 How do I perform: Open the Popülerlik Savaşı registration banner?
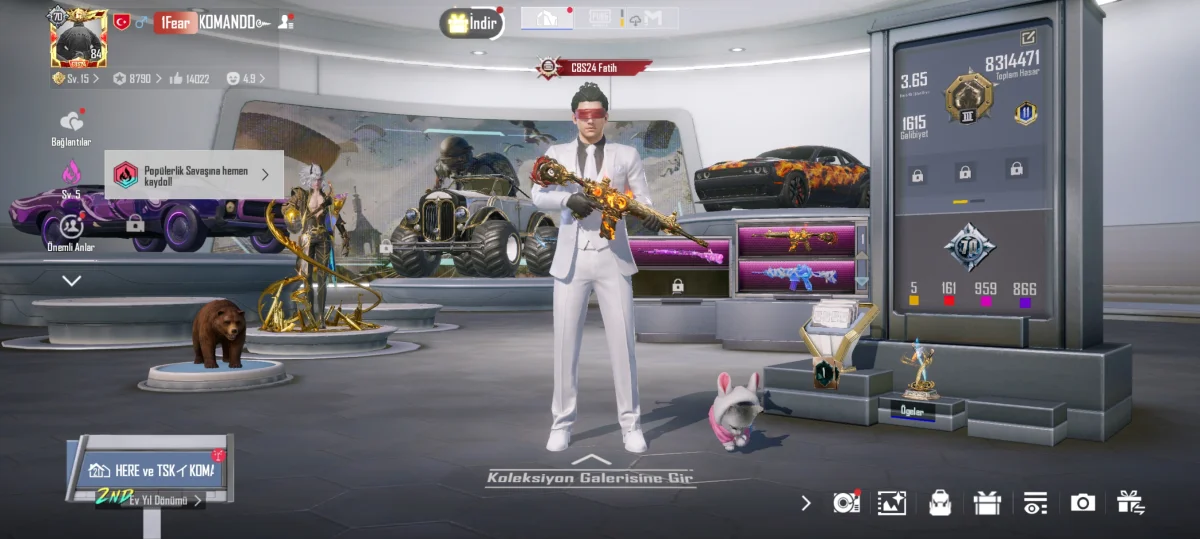tap(193, 174)
